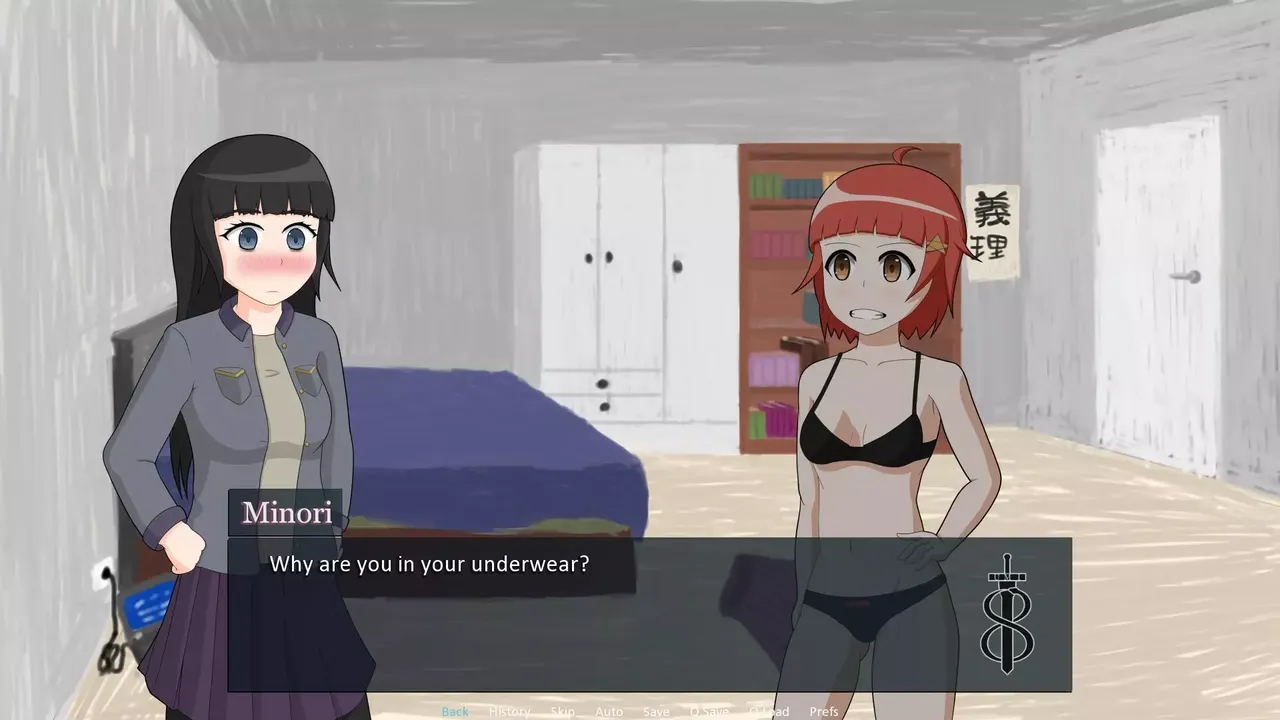Advance Minori's dialogue by clicking the text box
Image resolution: width=1280 pixels, height=720 pixels.
pyautogui.click(x=600, y=620)
